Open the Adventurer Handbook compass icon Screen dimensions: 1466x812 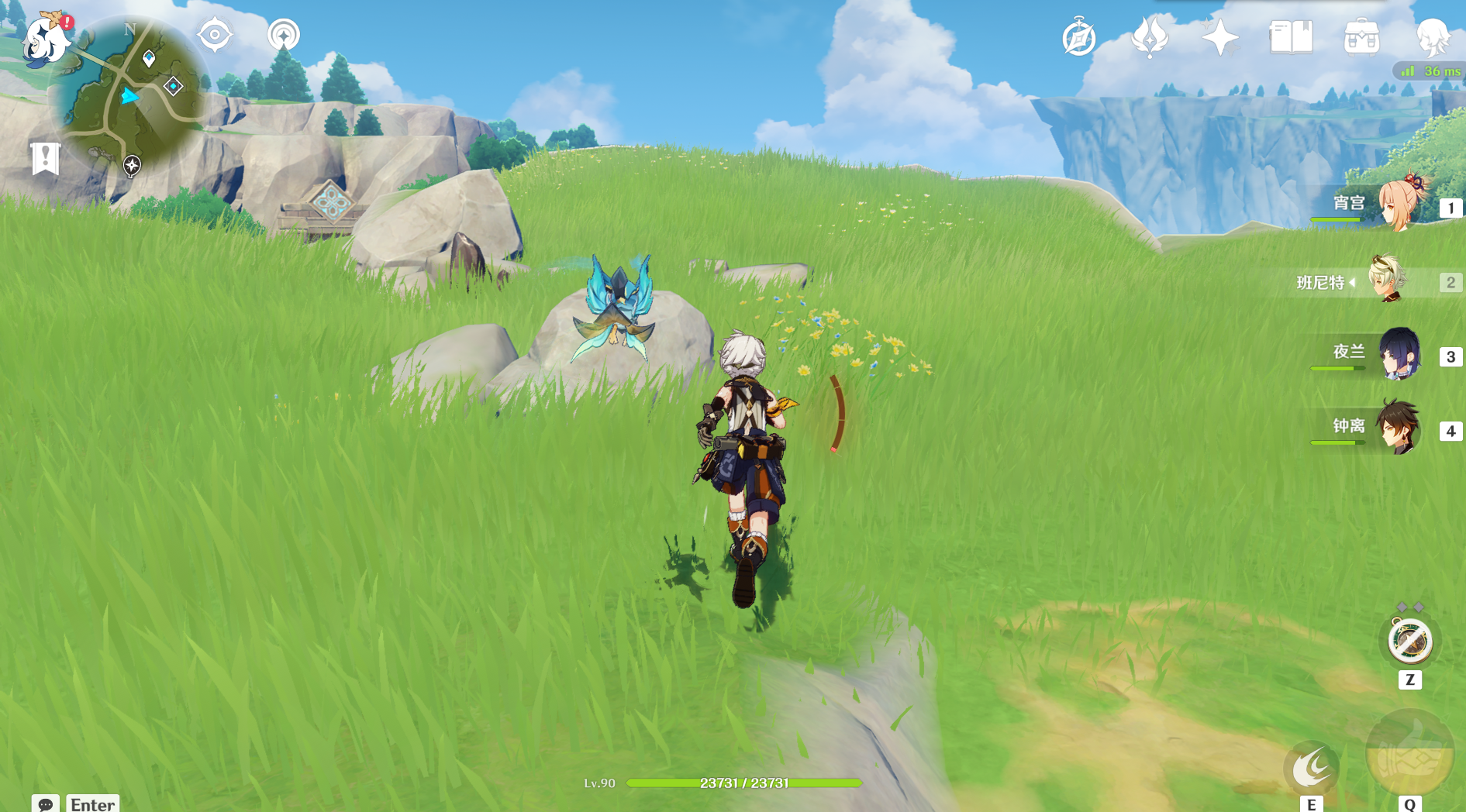(1078, 37)
